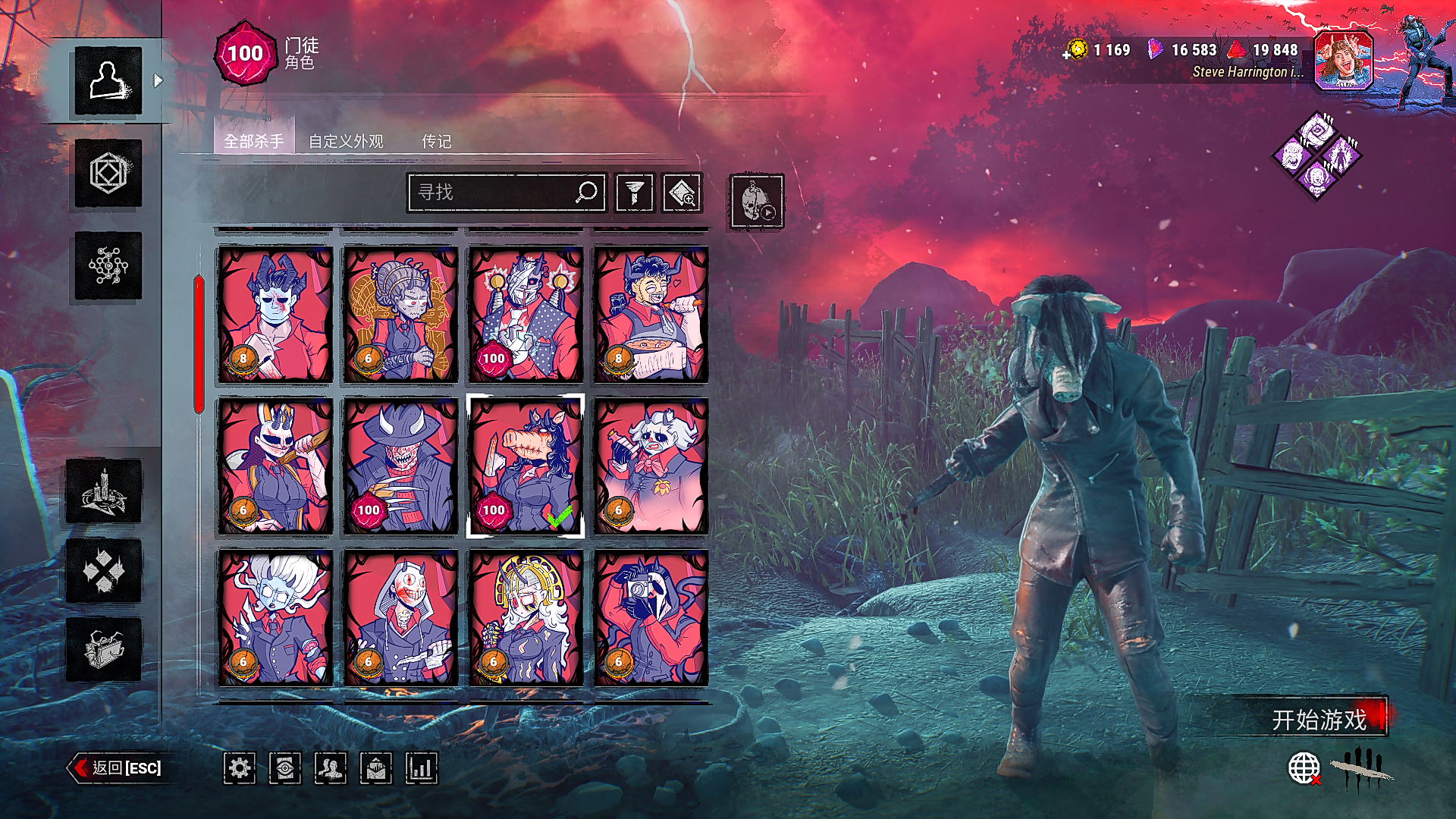Open the bloodweb menu icon
Image resolution: width=1456 pixels, height=819 pixels.
[x=108, y=265]
